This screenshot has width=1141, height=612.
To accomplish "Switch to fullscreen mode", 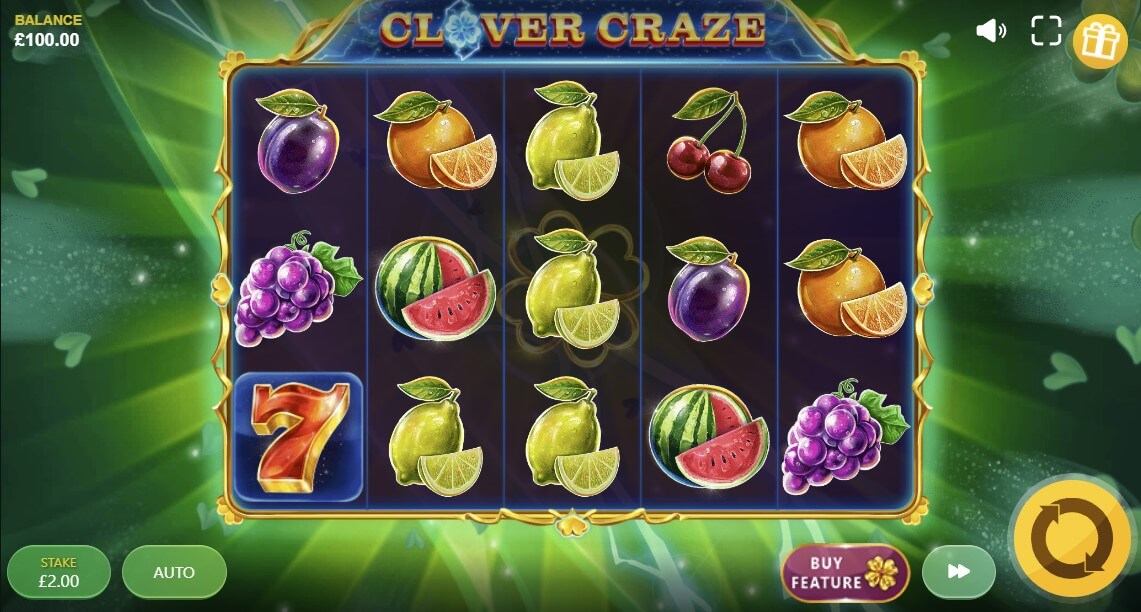I will click(x=1046, y=31).
